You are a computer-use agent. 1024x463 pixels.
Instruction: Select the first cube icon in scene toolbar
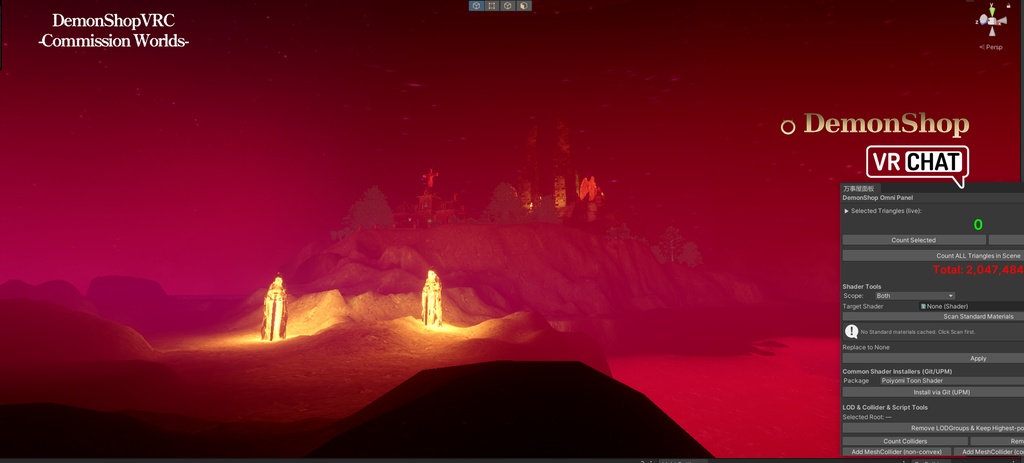(477, 6)
